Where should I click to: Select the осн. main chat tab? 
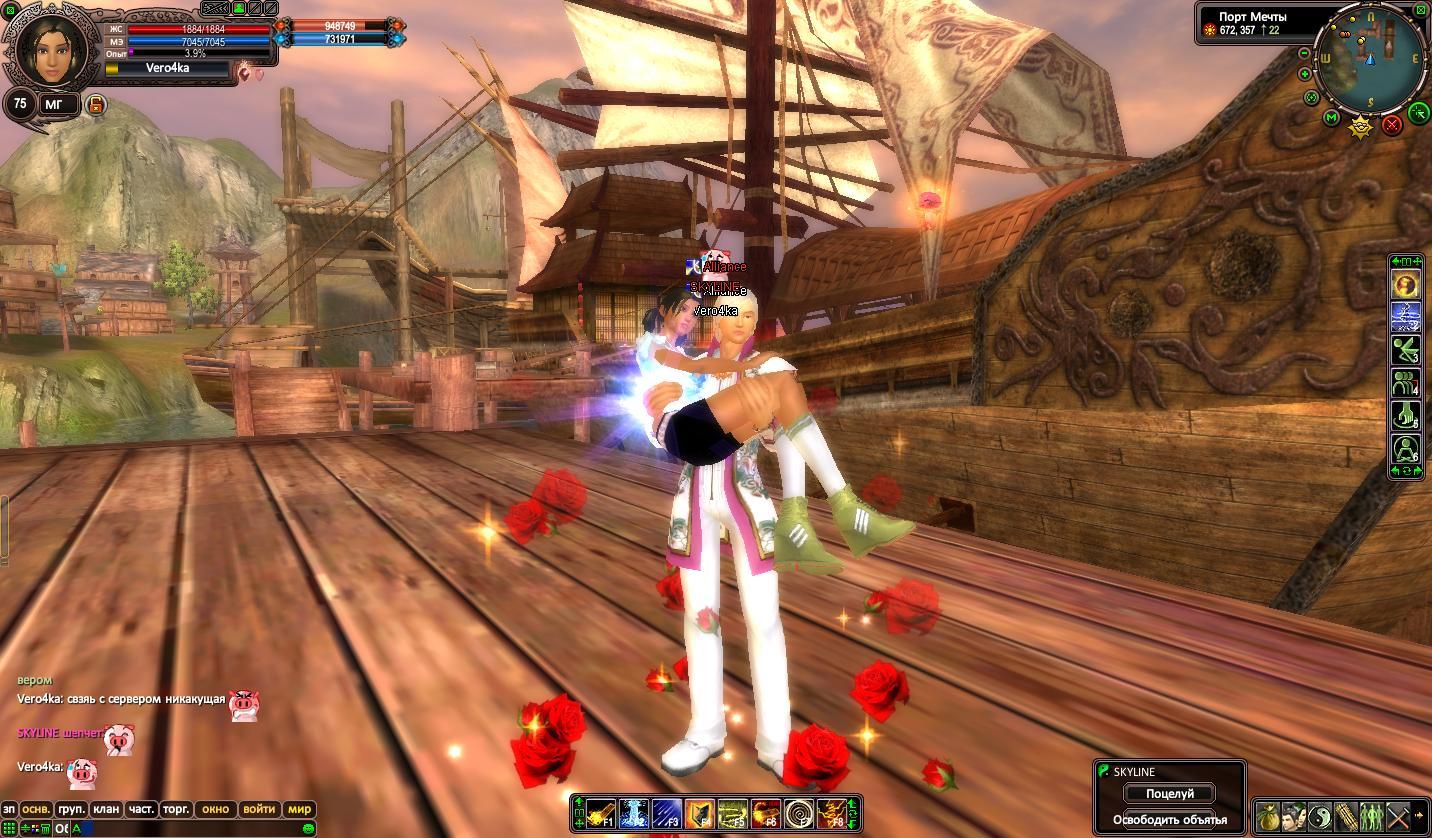(37, 809)
